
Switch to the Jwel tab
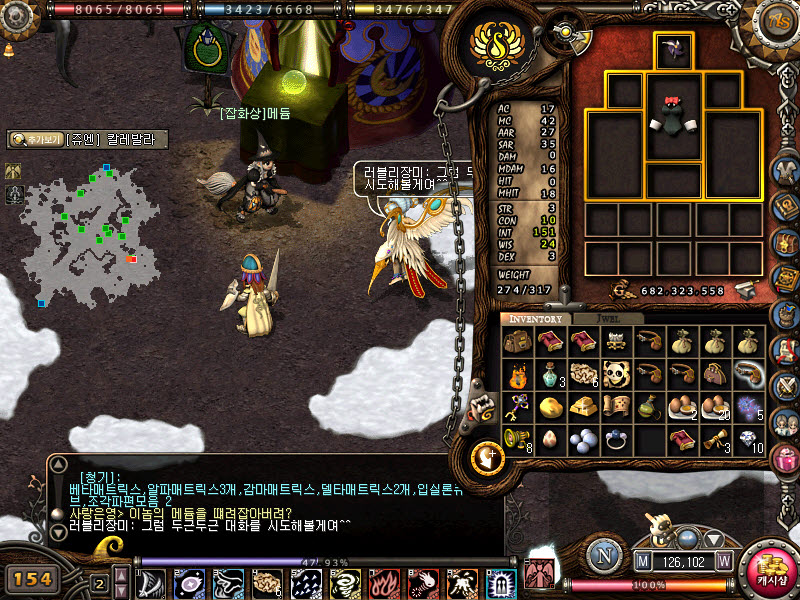[612, 319]
